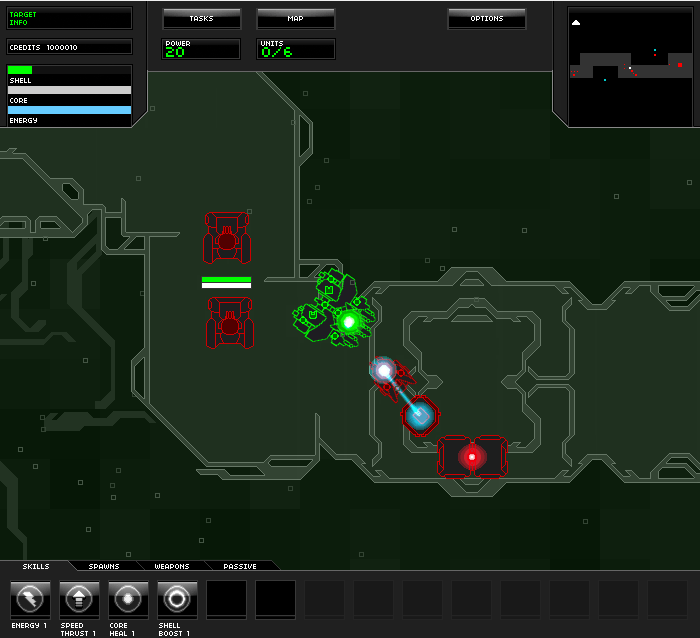Open the Tasks menu
700x638 pixels.
tap(201, 19)
